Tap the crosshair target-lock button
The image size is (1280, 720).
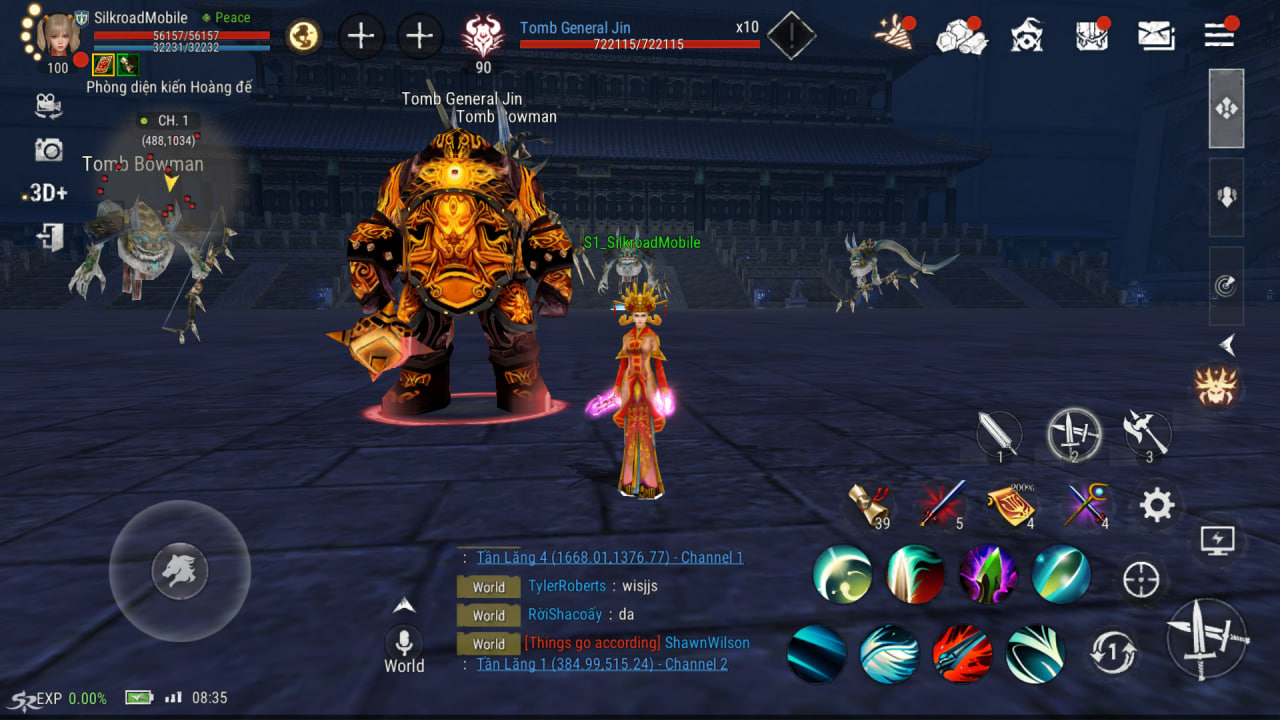1141,579
